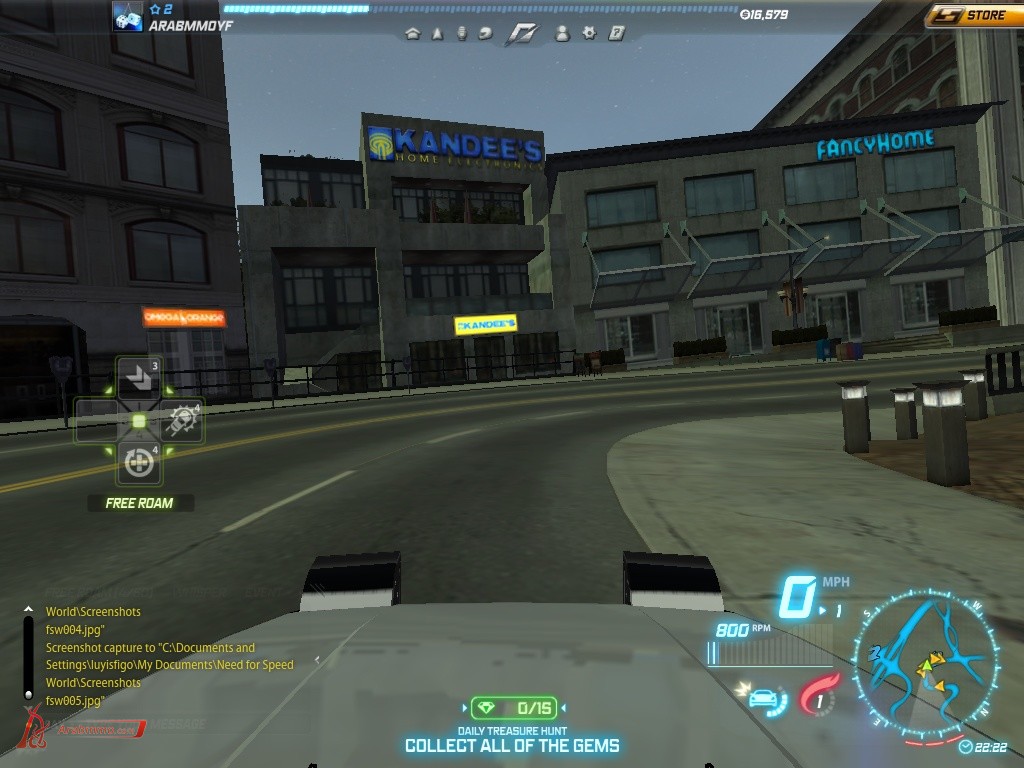Toggle the microphone icon
Viewport: 1024px width, 768px height.
click(x=461, y=33)
